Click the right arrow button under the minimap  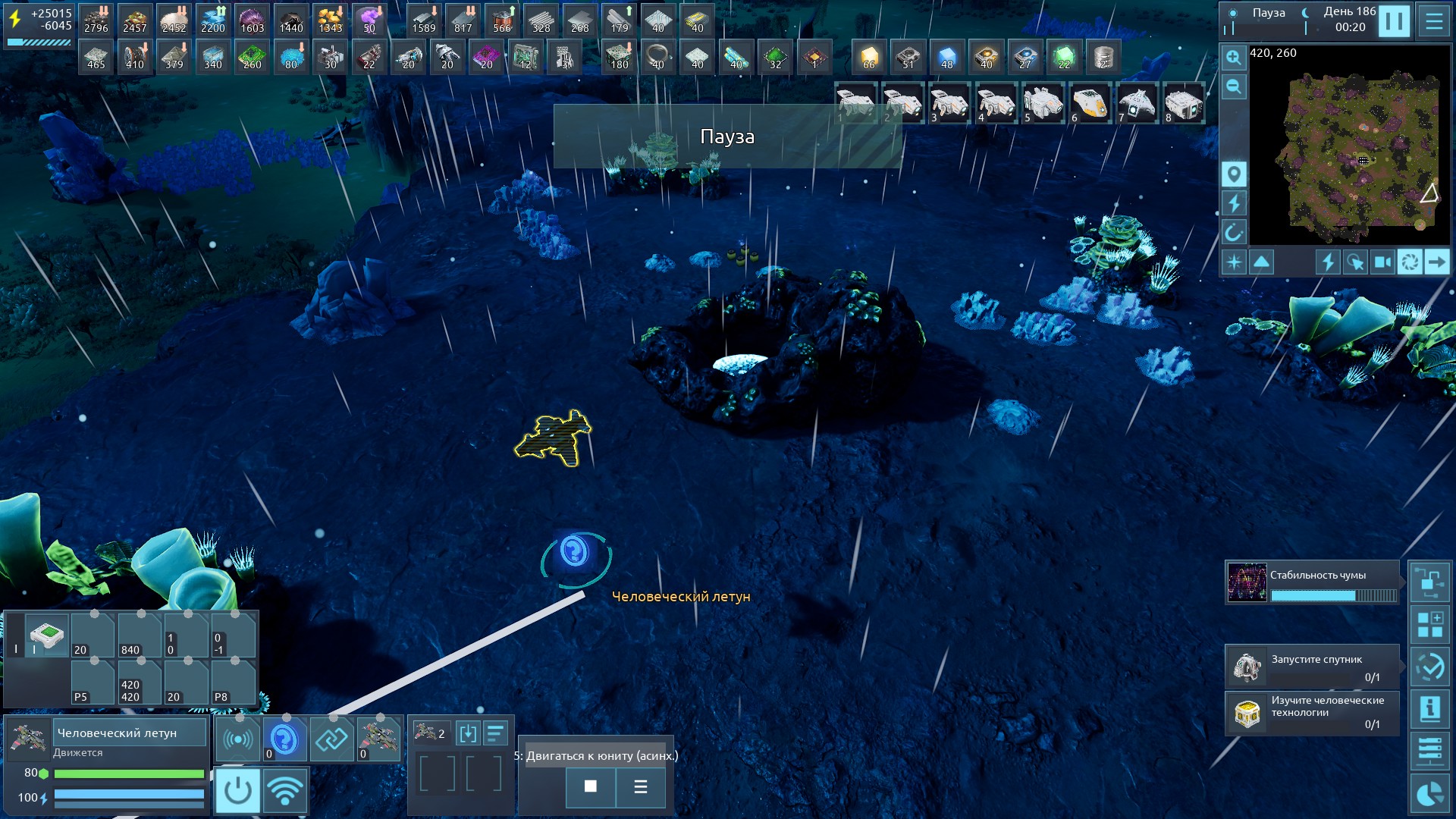click(x=1436, y=262)
